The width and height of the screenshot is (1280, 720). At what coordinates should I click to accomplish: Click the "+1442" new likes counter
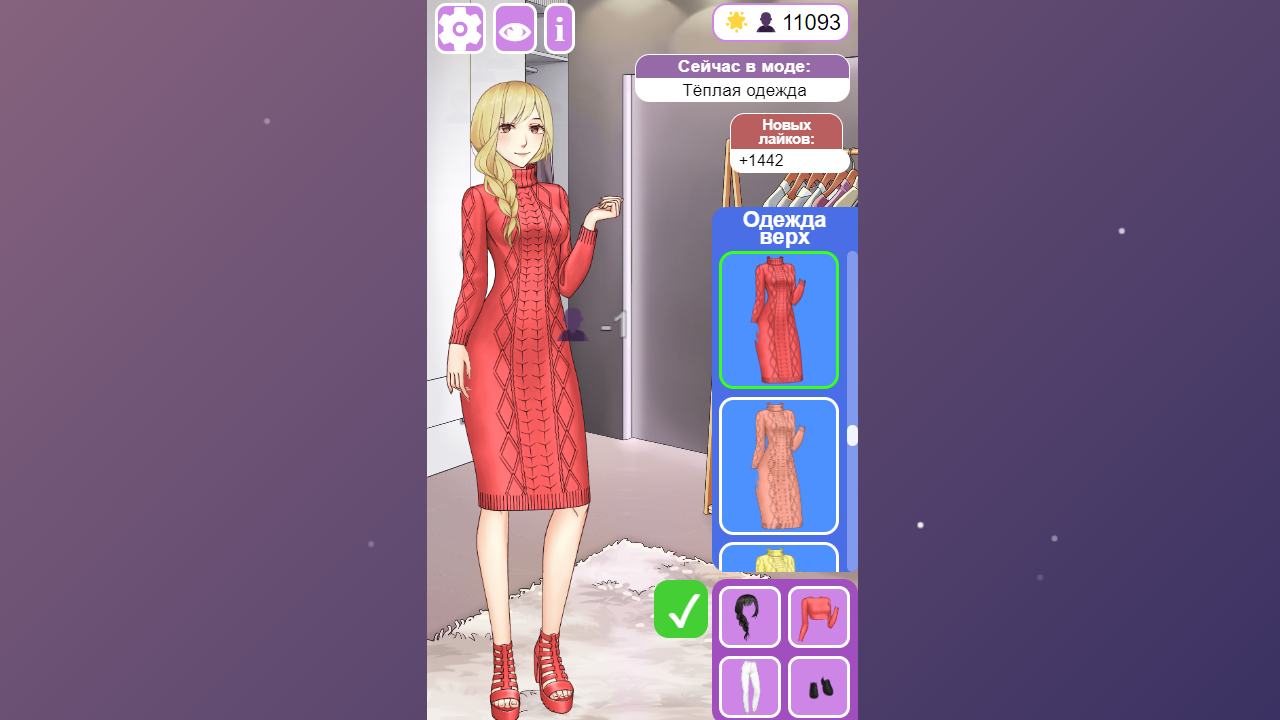(x=790, y=160)
